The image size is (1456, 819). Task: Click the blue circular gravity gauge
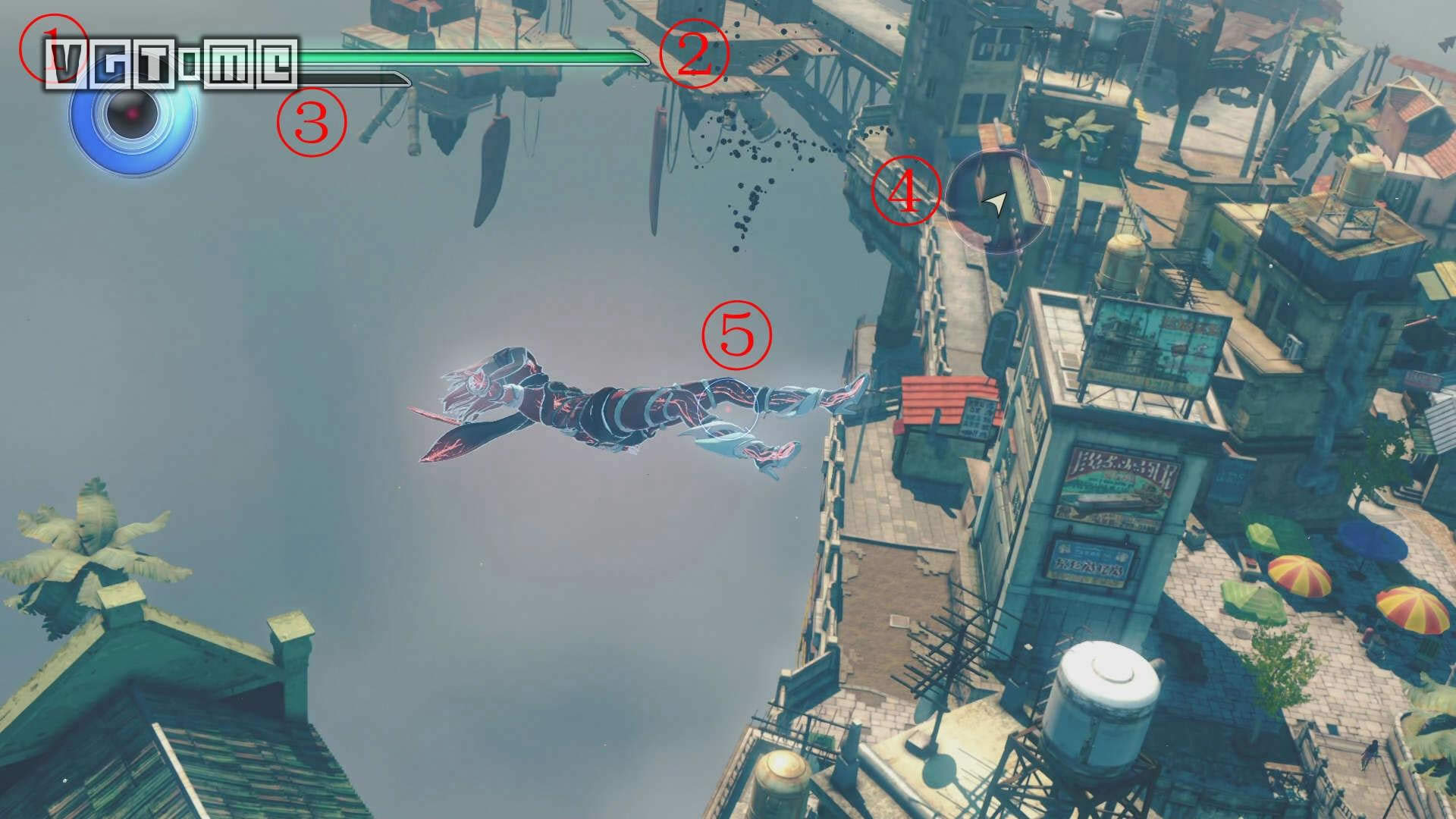(x=133, y=115)
